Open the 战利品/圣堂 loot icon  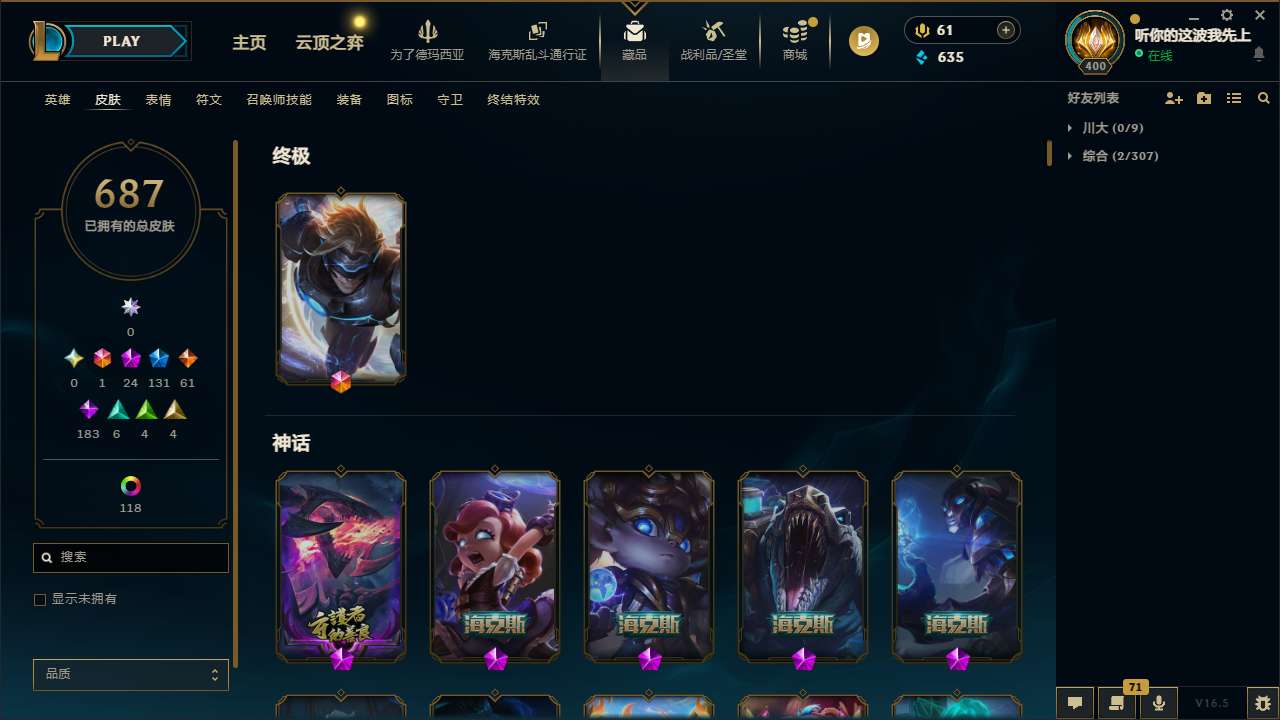pyautogui.click(x=713, y=33)
